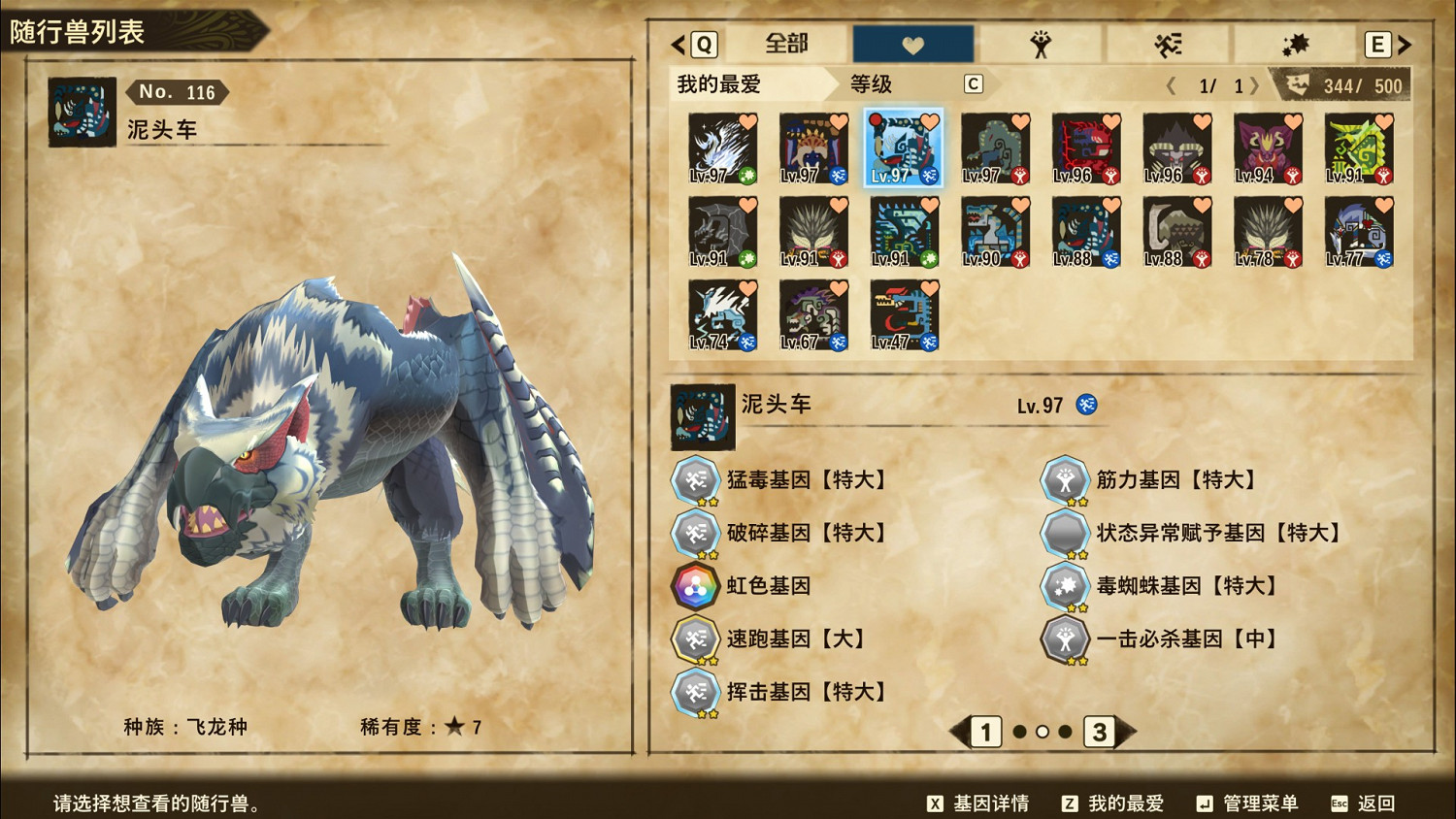Click the 一击必杀基因【中】 gene icon
The width and height of the screenshot is (1456, 819).
coord(1065,639)
